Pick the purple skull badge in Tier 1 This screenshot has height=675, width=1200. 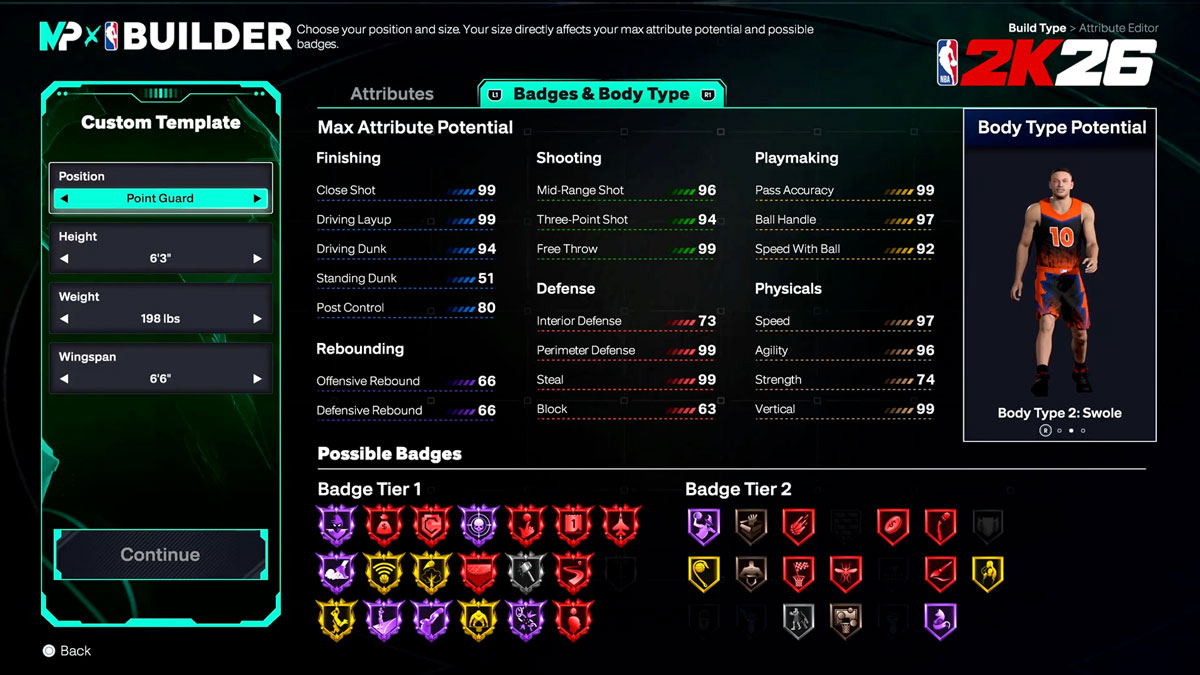click(479, 524)
